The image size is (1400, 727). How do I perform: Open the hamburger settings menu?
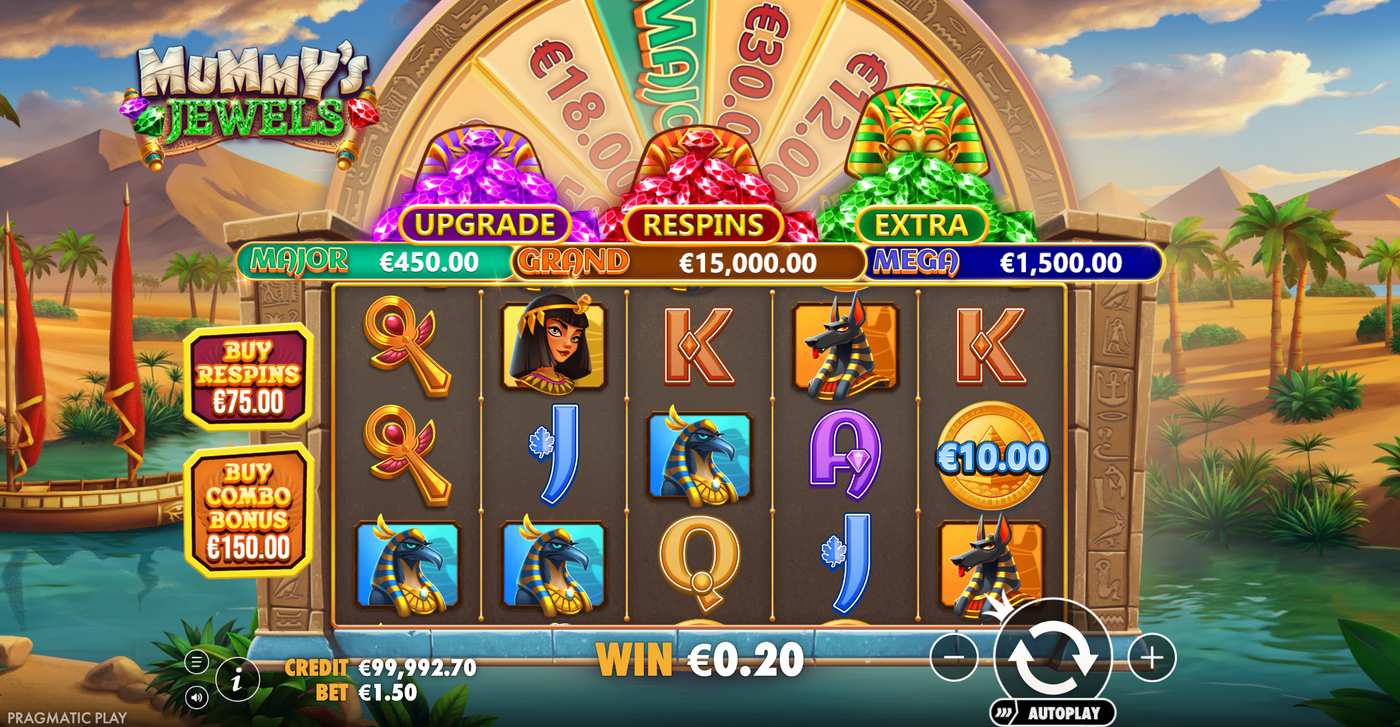point(197,661)
